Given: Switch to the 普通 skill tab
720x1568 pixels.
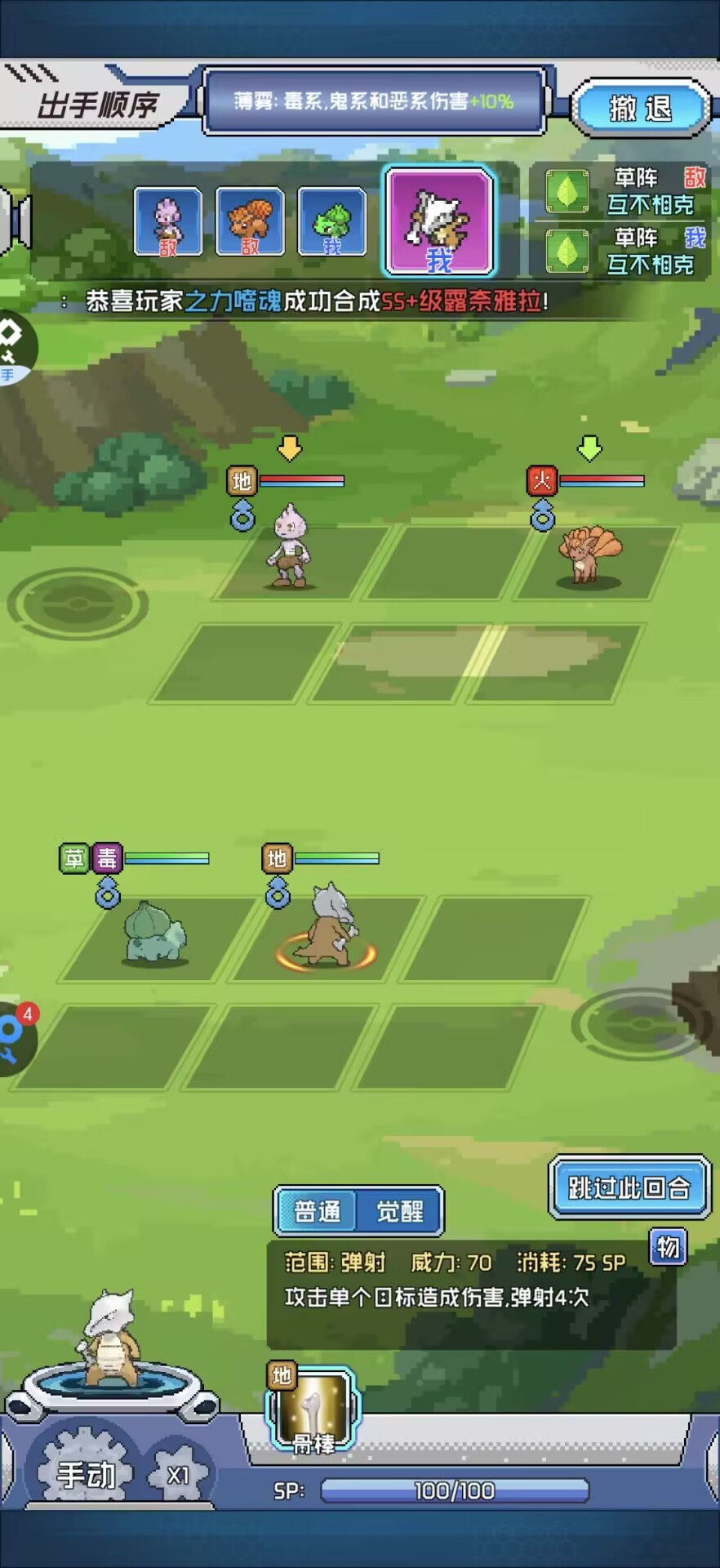Looking at the screenshot, I should point(317,1211).
